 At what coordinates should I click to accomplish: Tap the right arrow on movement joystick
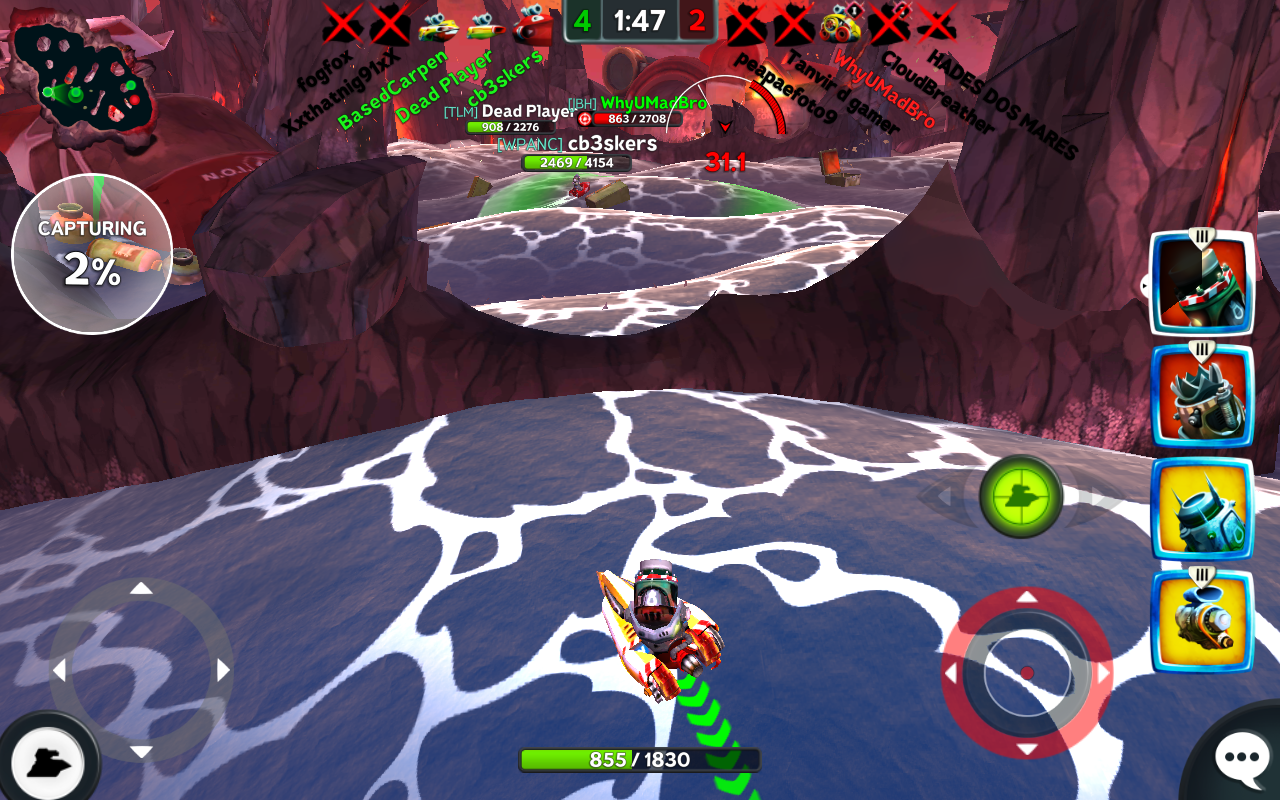[223, 670]
